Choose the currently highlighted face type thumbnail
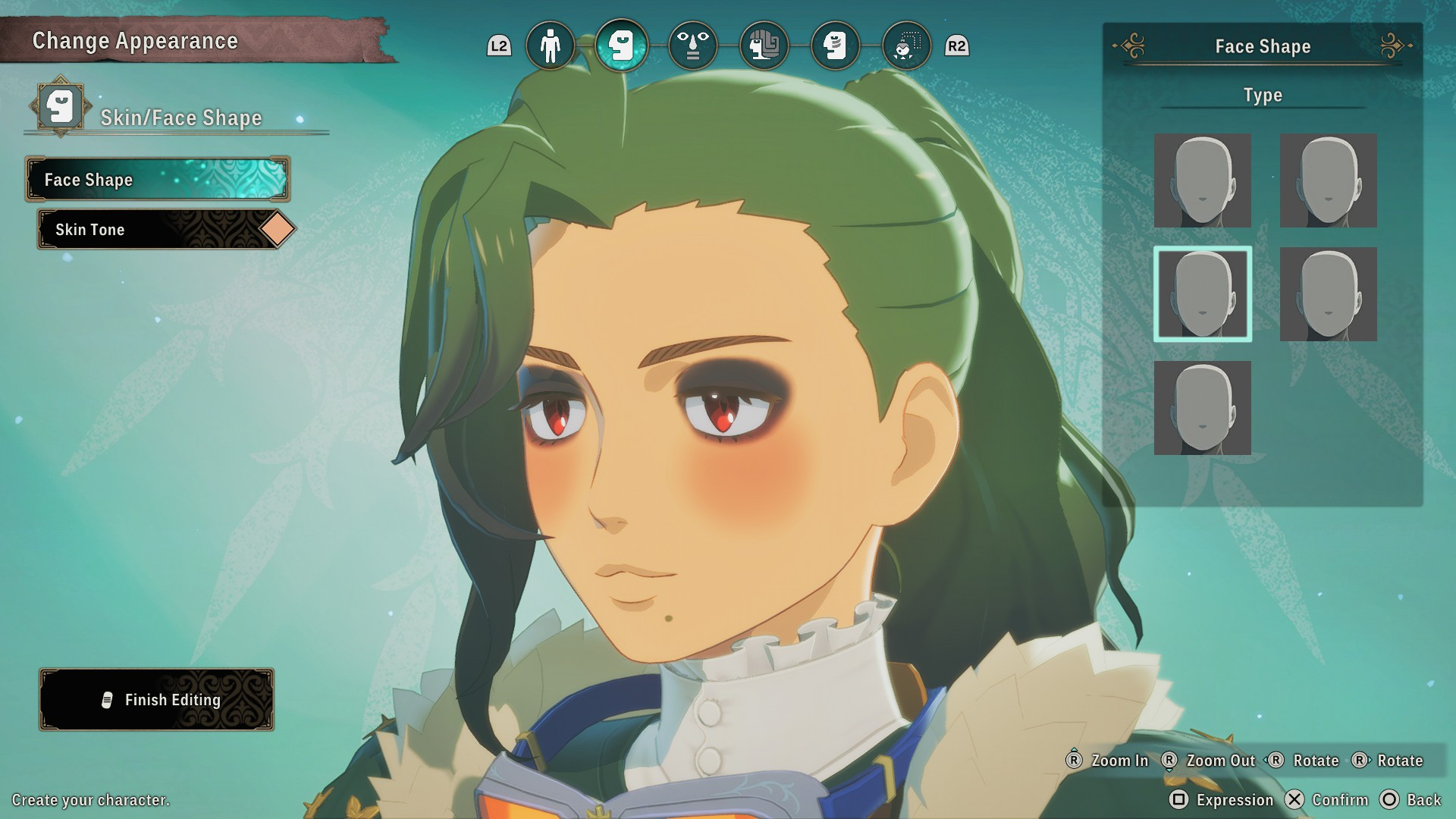 click(x=1203, y=294)
